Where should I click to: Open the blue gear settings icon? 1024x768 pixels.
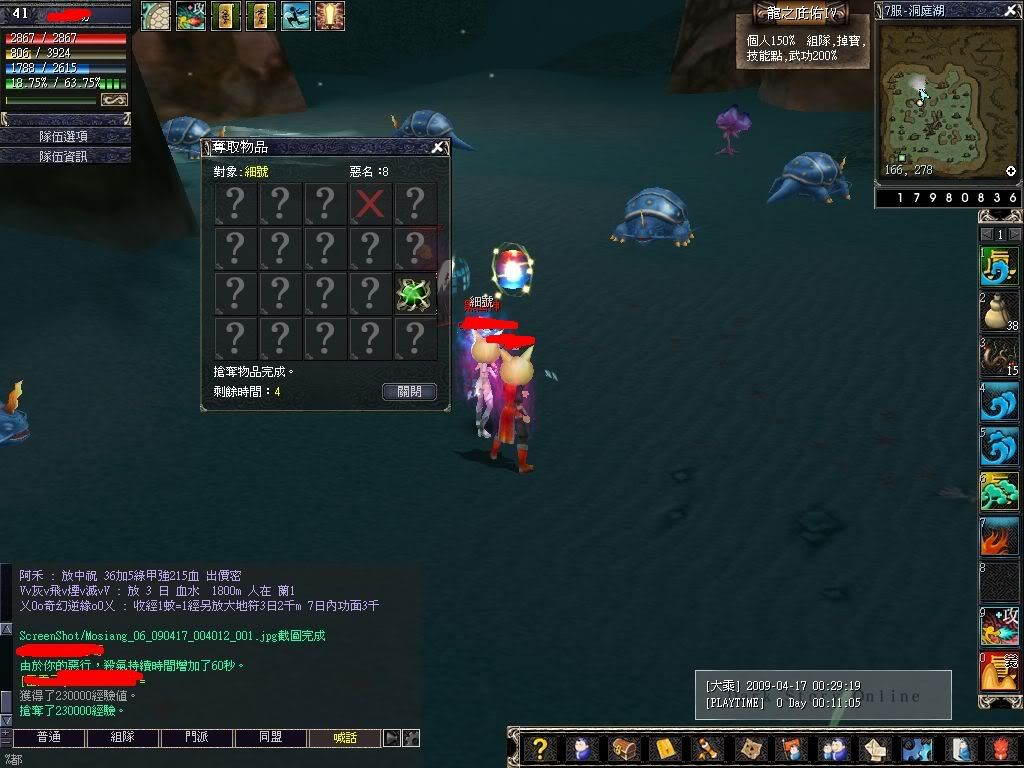(x=916, y=749)
